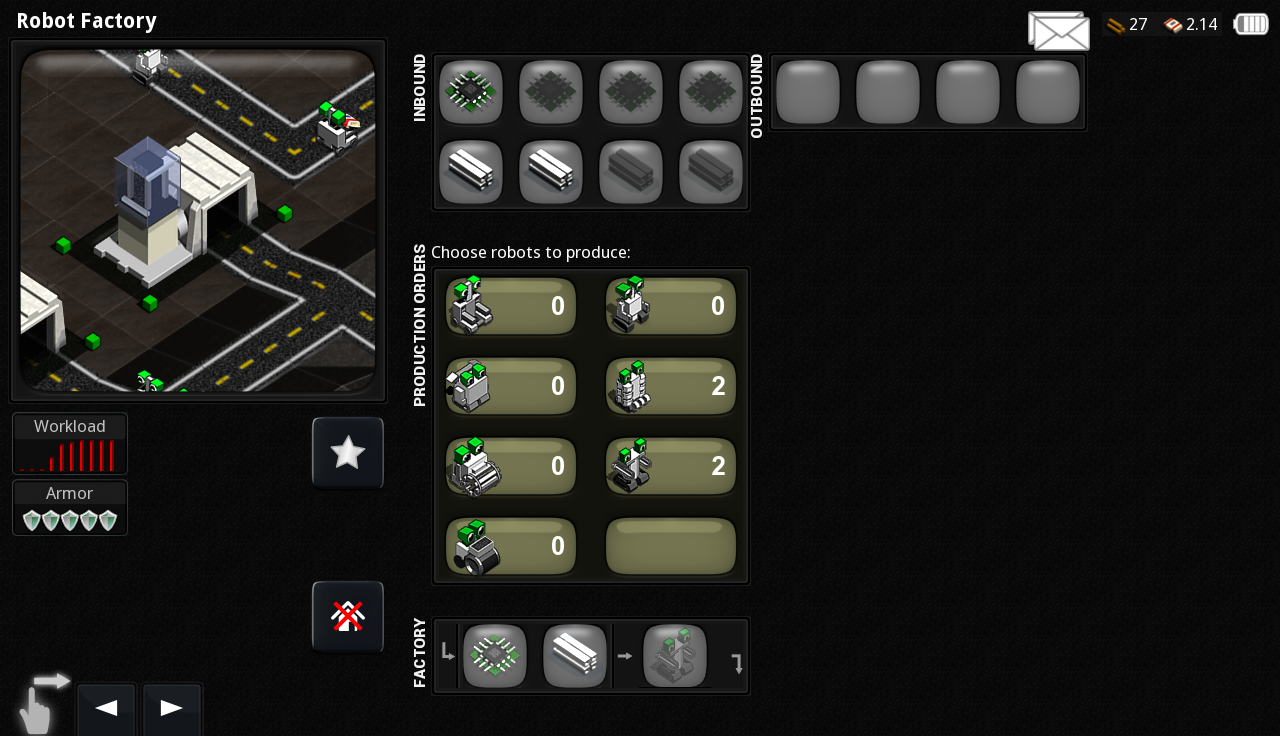Order the drum roller robot
The width and height of the screenshot is (1280, 736).
tap(511, 466)
